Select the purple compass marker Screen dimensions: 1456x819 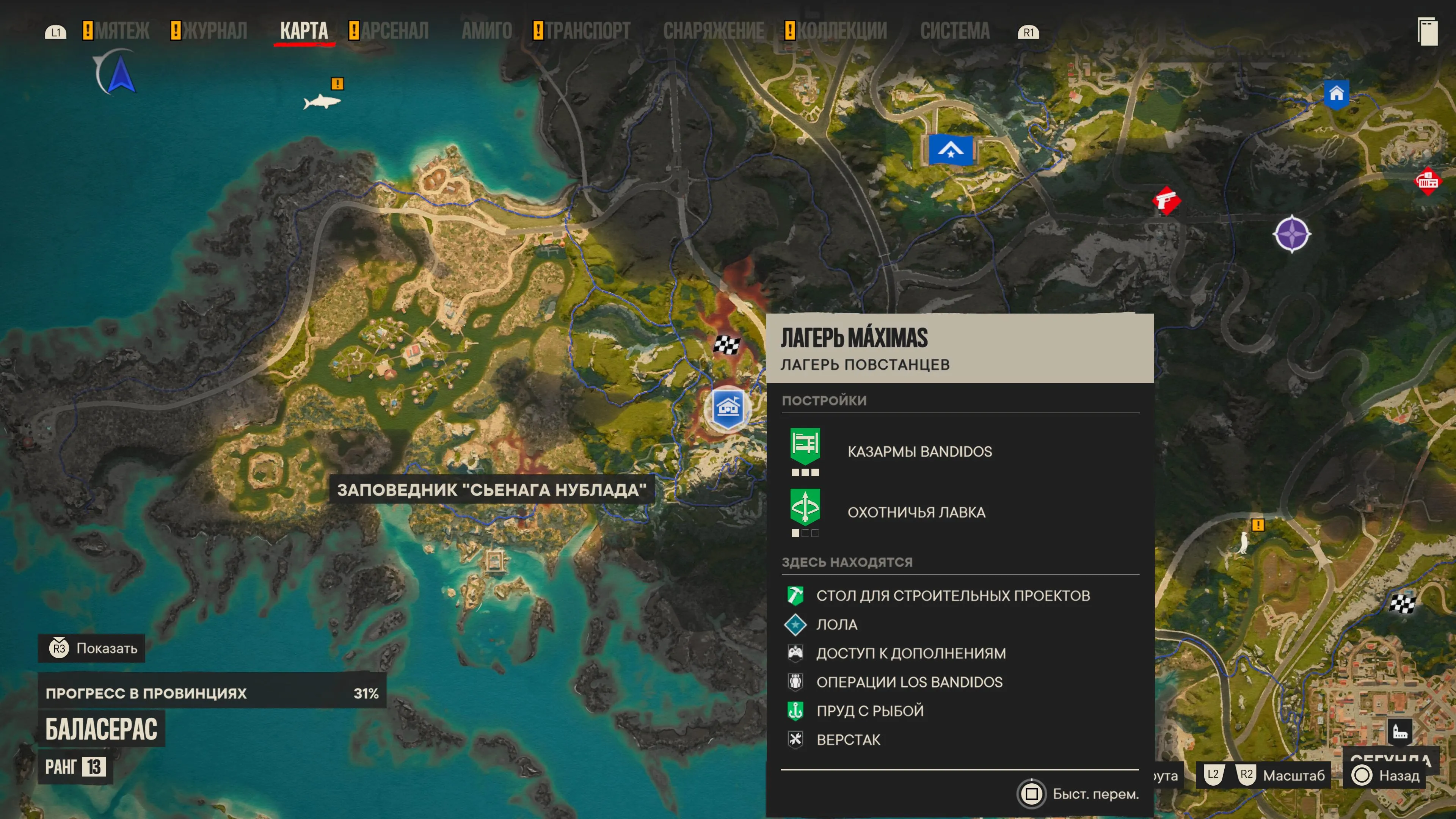point(1291,234)
